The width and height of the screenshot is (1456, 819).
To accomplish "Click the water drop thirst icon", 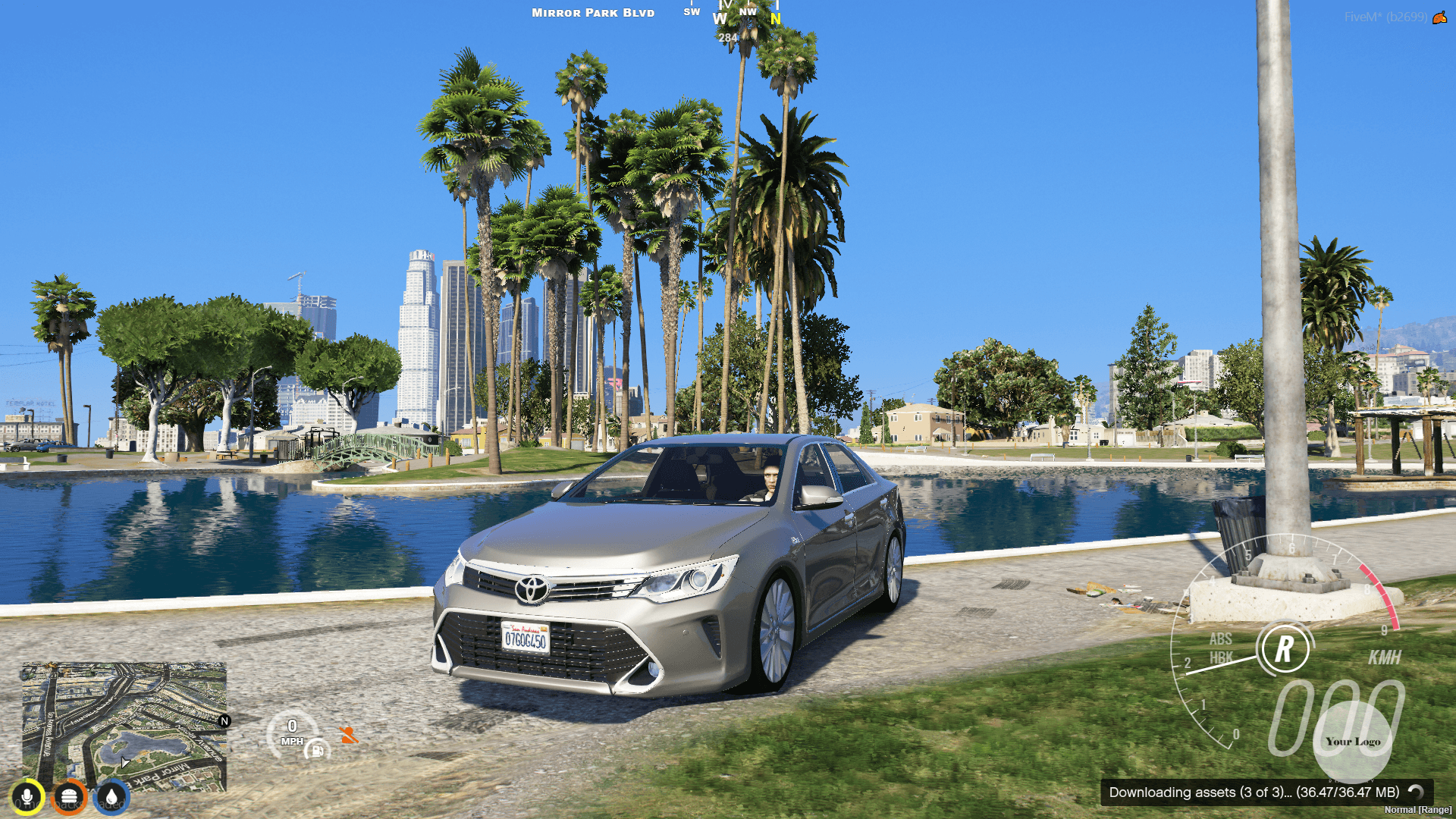I will pos(110,795).
